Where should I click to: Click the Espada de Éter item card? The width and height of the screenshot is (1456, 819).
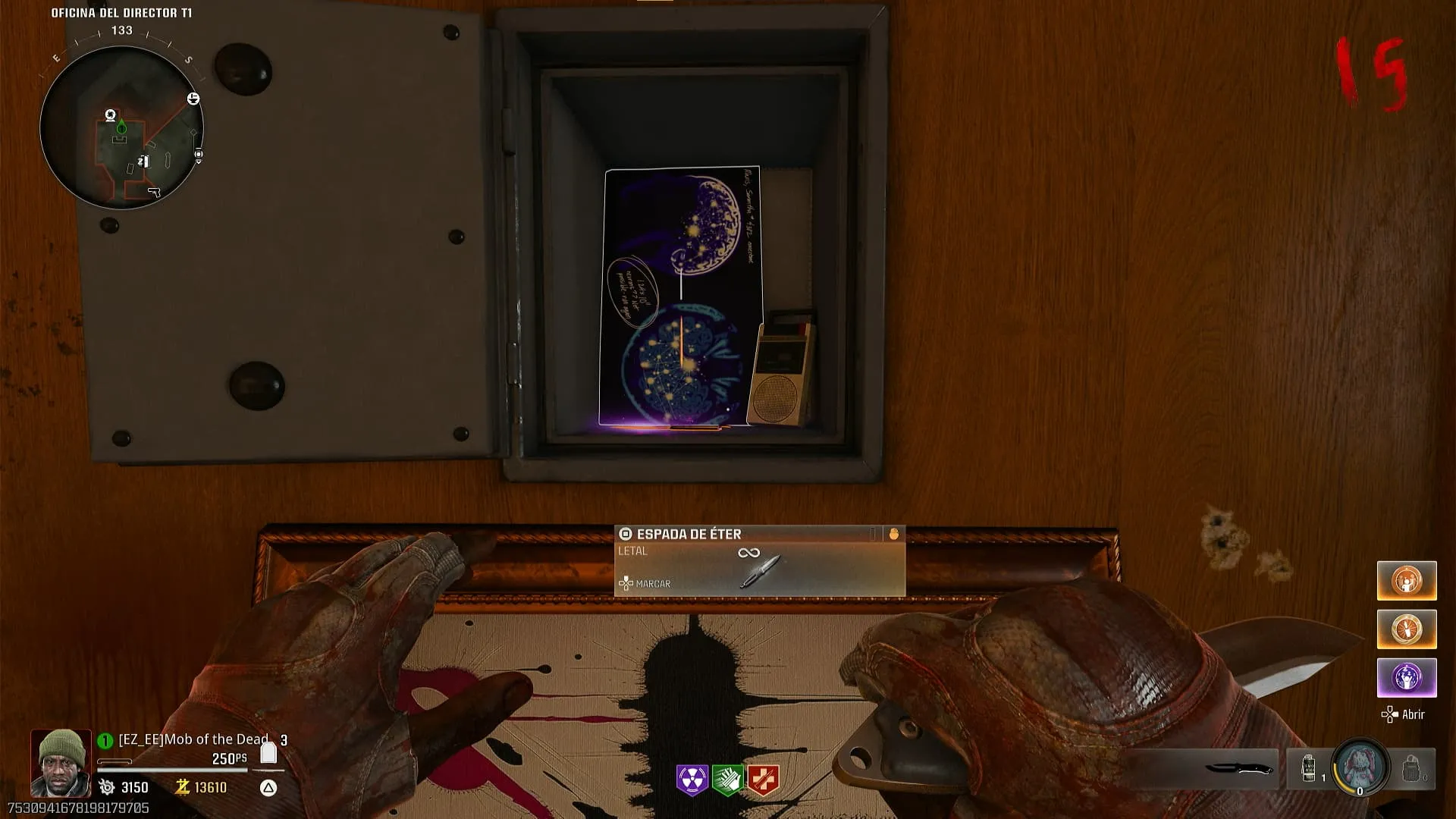pos(759,561)
